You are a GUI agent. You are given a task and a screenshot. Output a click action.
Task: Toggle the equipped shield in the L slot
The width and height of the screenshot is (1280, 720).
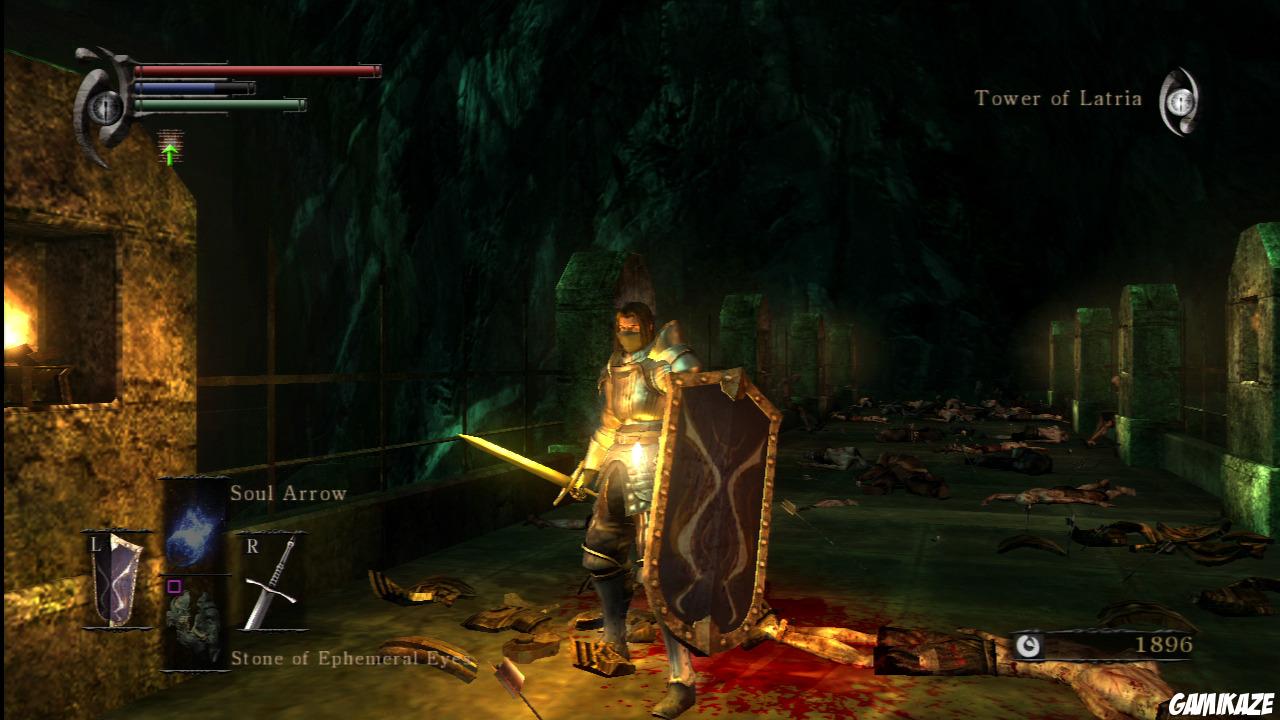click(113, 578)
